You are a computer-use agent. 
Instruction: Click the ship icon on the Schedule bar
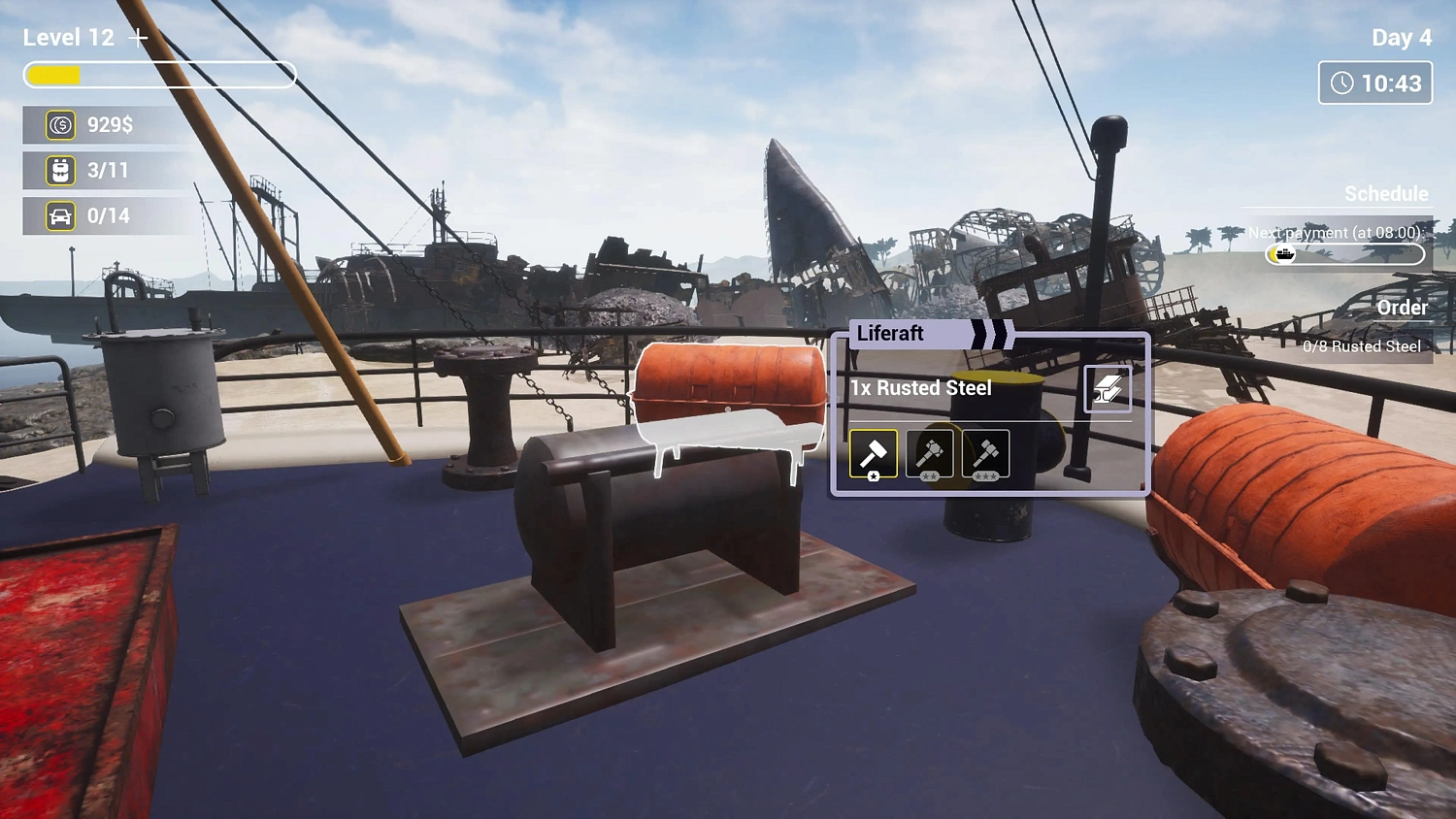coord(1284,254)
